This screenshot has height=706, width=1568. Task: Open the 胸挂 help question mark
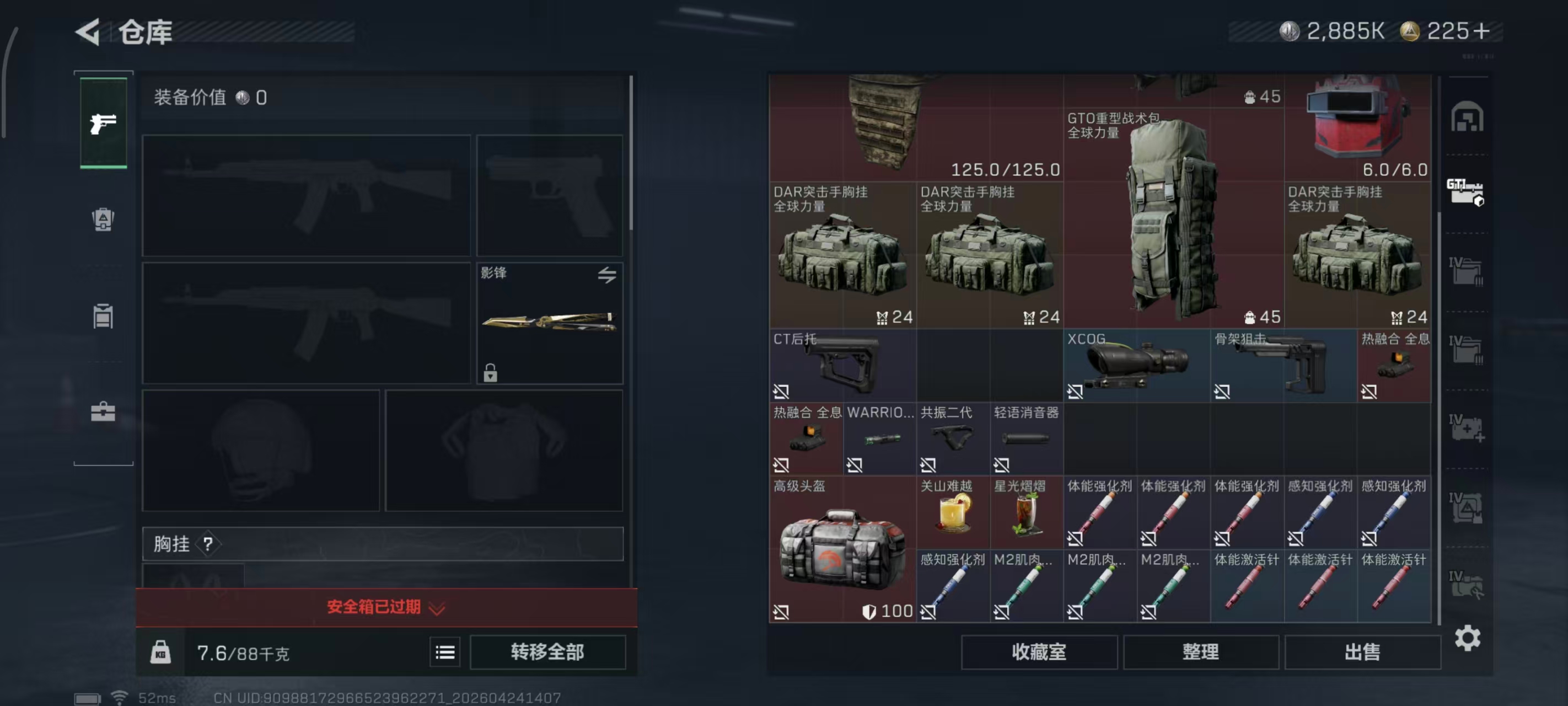210,543
